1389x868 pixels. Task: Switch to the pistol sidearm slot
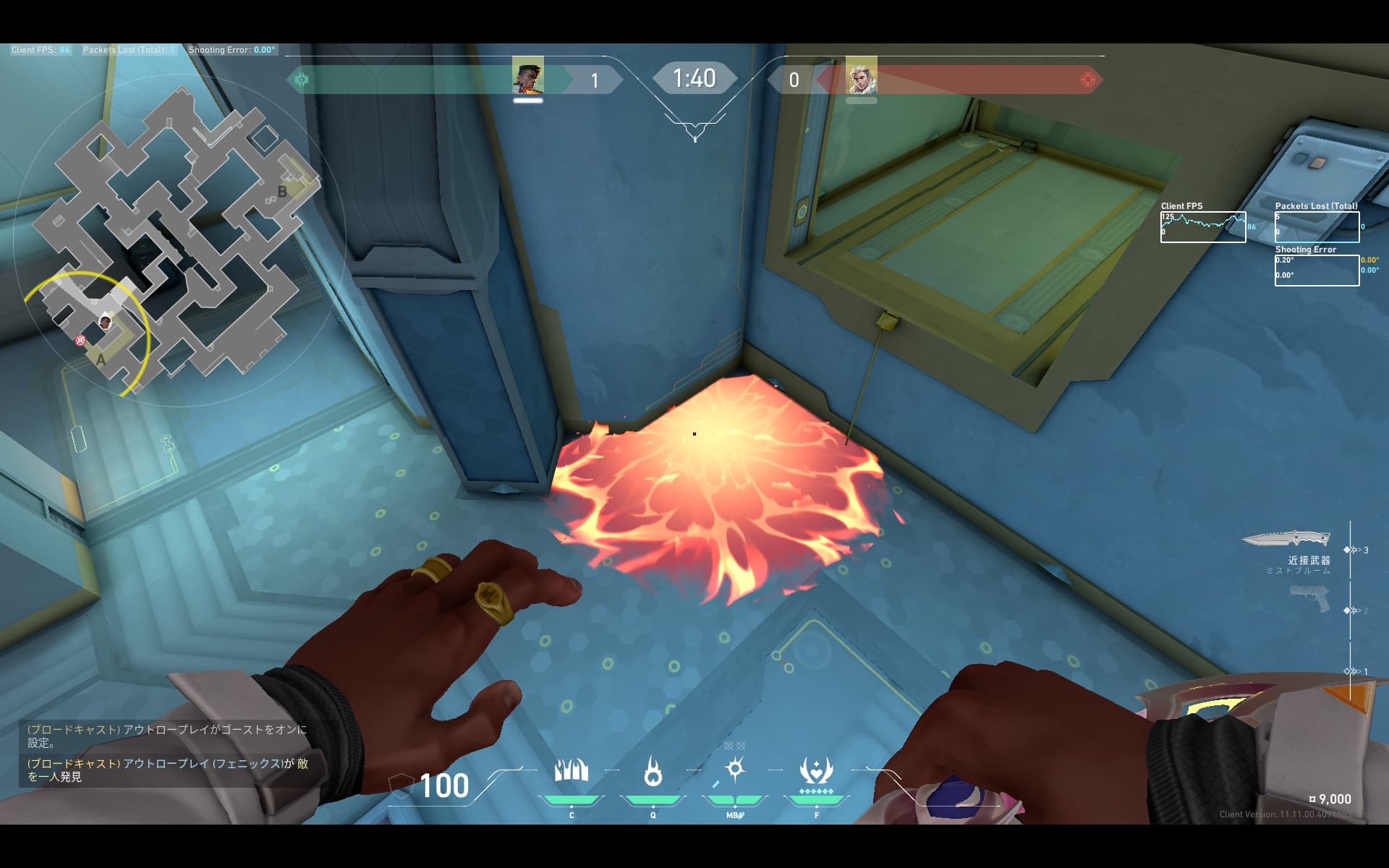(x=1310, y=599)
